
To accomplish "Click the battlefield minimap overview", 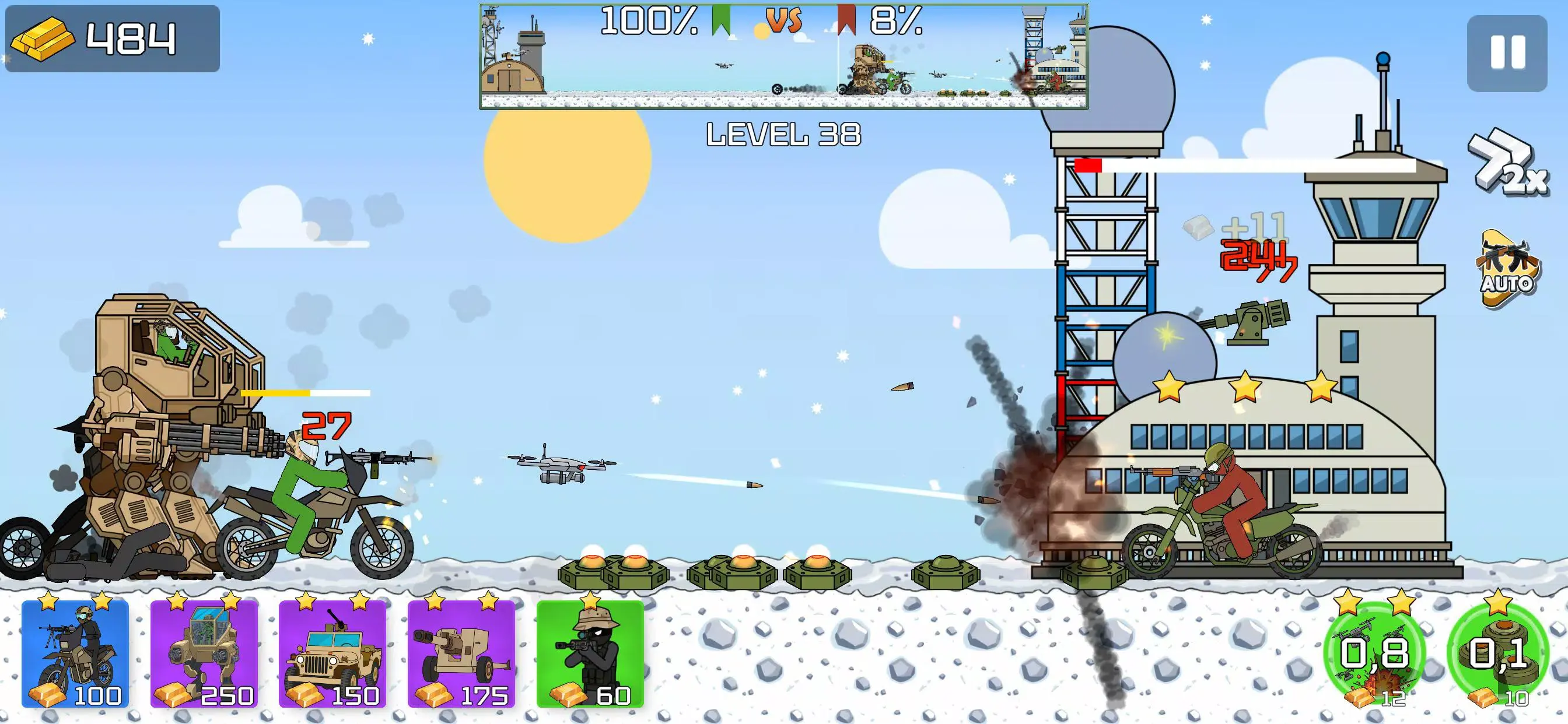I will [783, 57].
